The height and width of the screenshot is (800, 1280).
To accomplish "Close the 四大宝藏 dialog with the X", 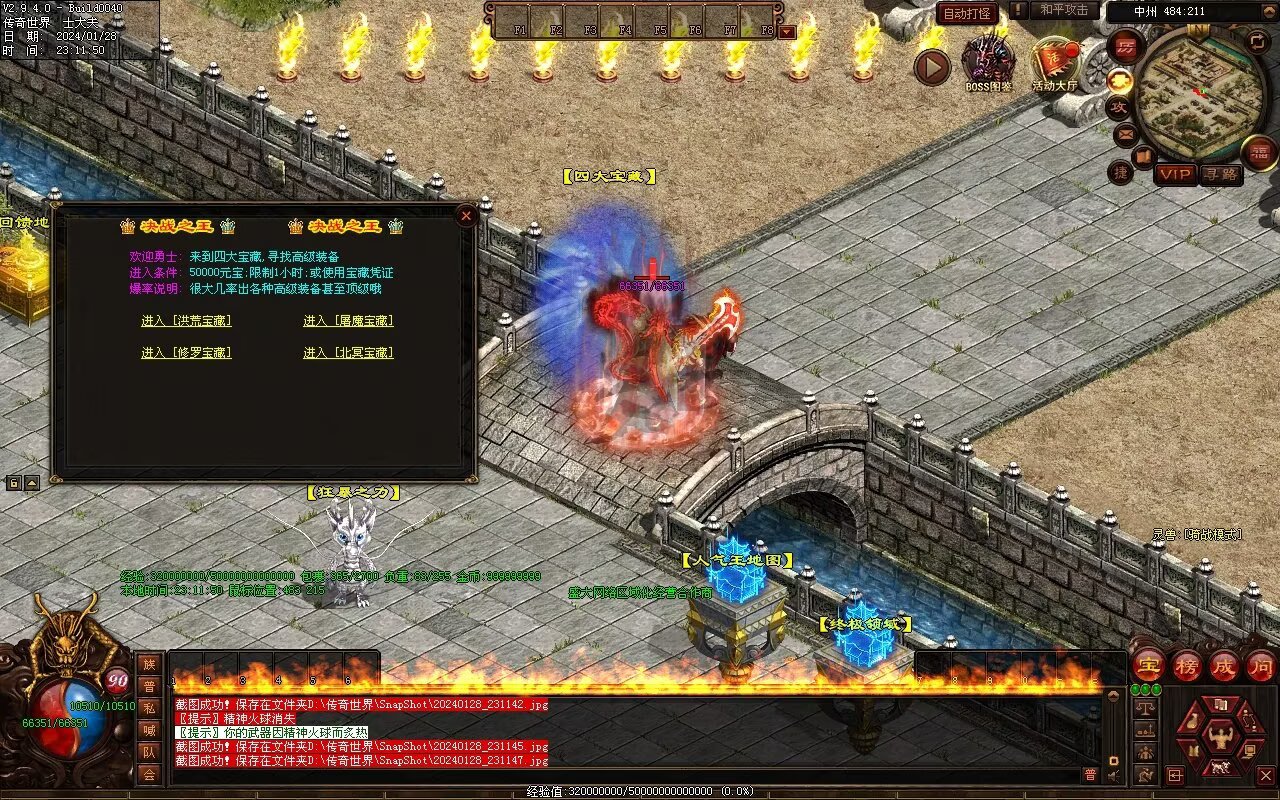I will pyautogui.click(x=465, y=215).
